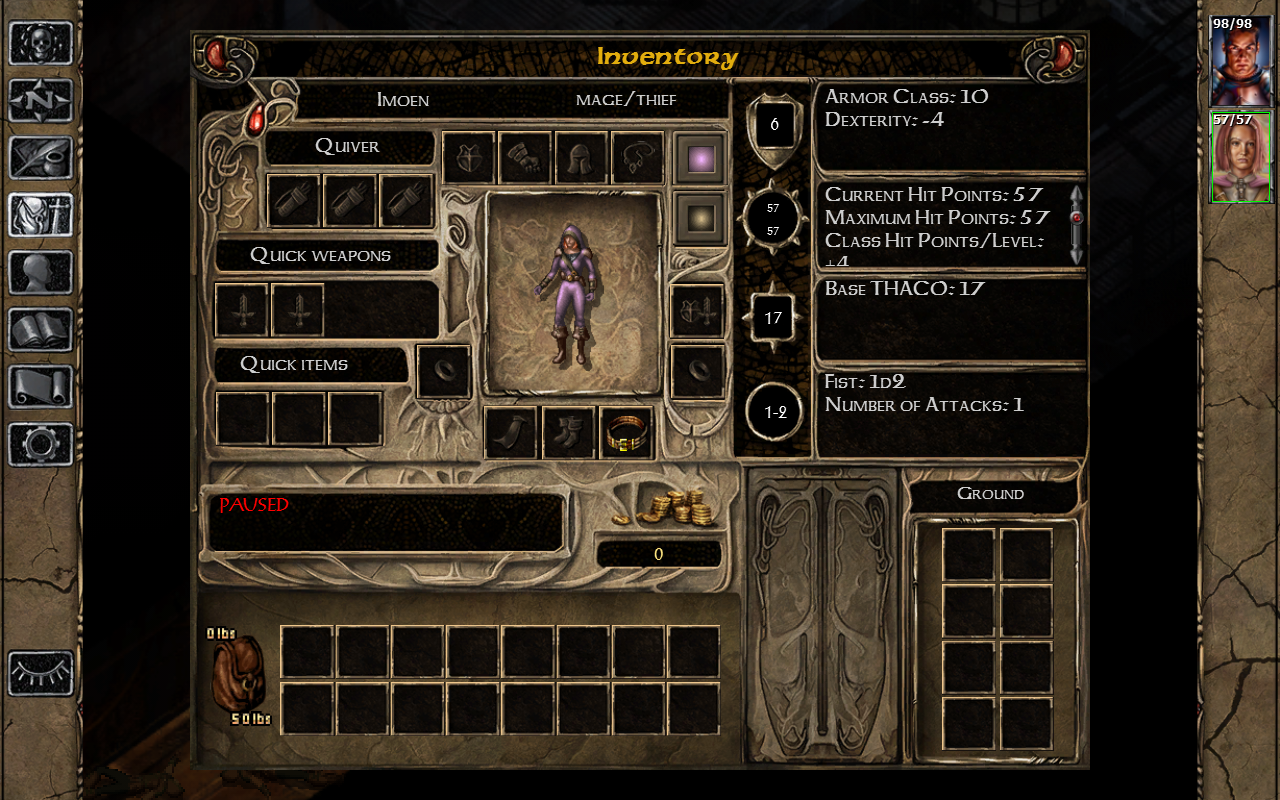Open the area map compass button
This screenshot has width=1280, height=800.
(x=41, y=100)
